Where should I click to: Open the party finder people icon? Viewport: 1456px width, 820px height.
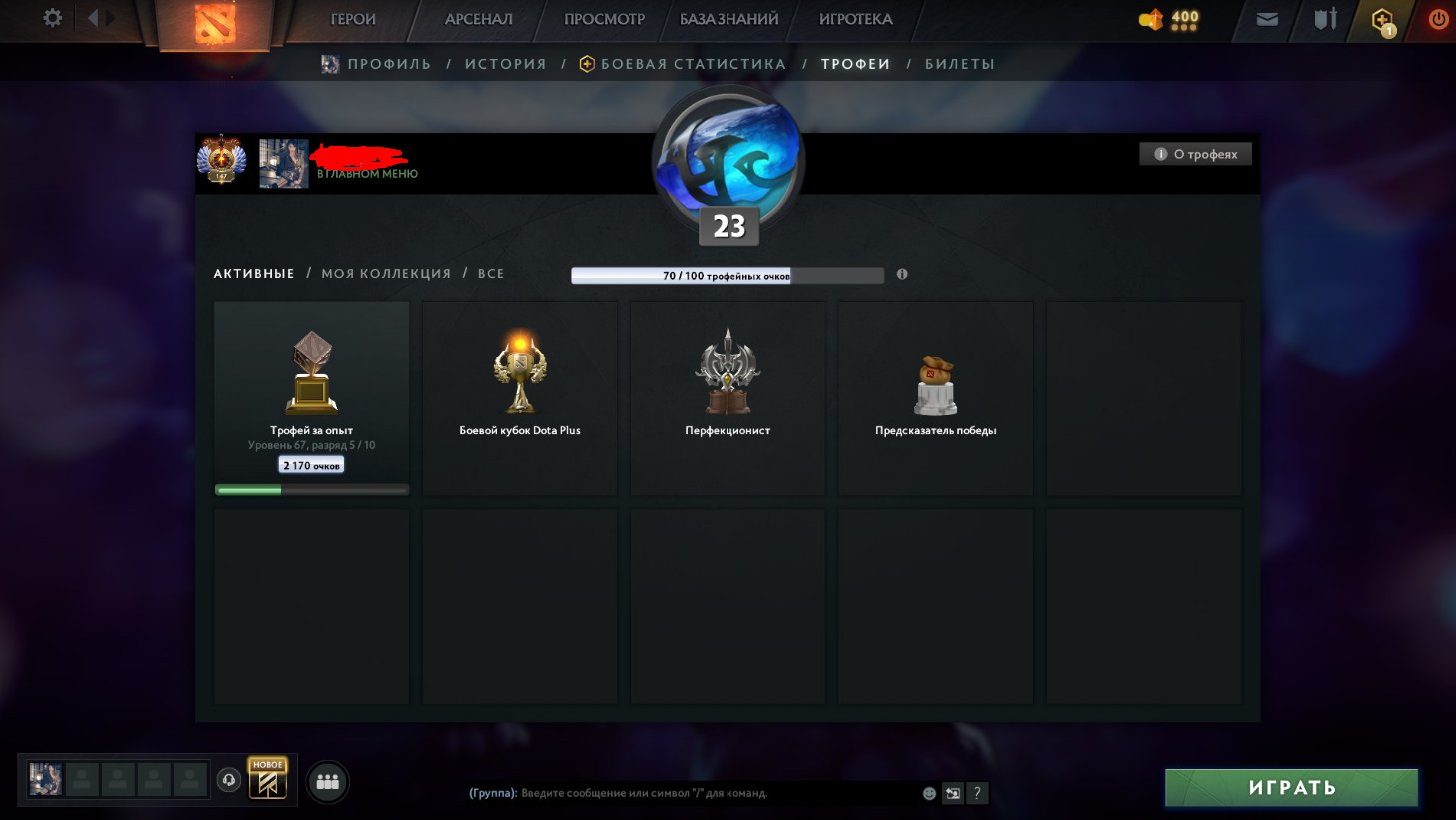[x=327, y=783]
